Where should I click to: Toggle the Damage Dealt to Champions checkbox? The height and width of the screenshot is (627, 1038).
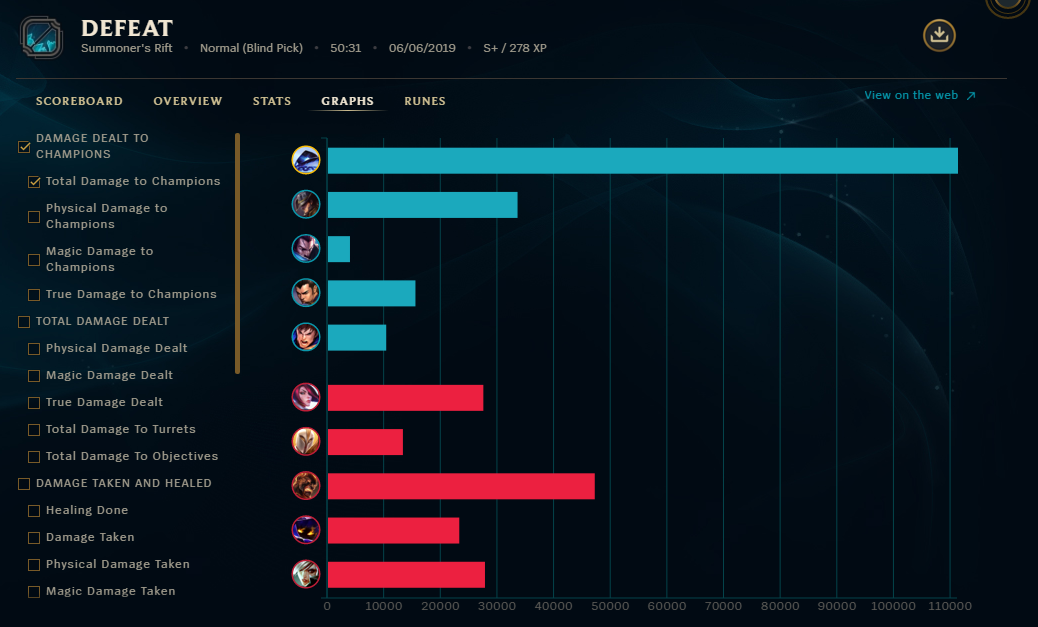pyautogui.click(x=24, y=147)
